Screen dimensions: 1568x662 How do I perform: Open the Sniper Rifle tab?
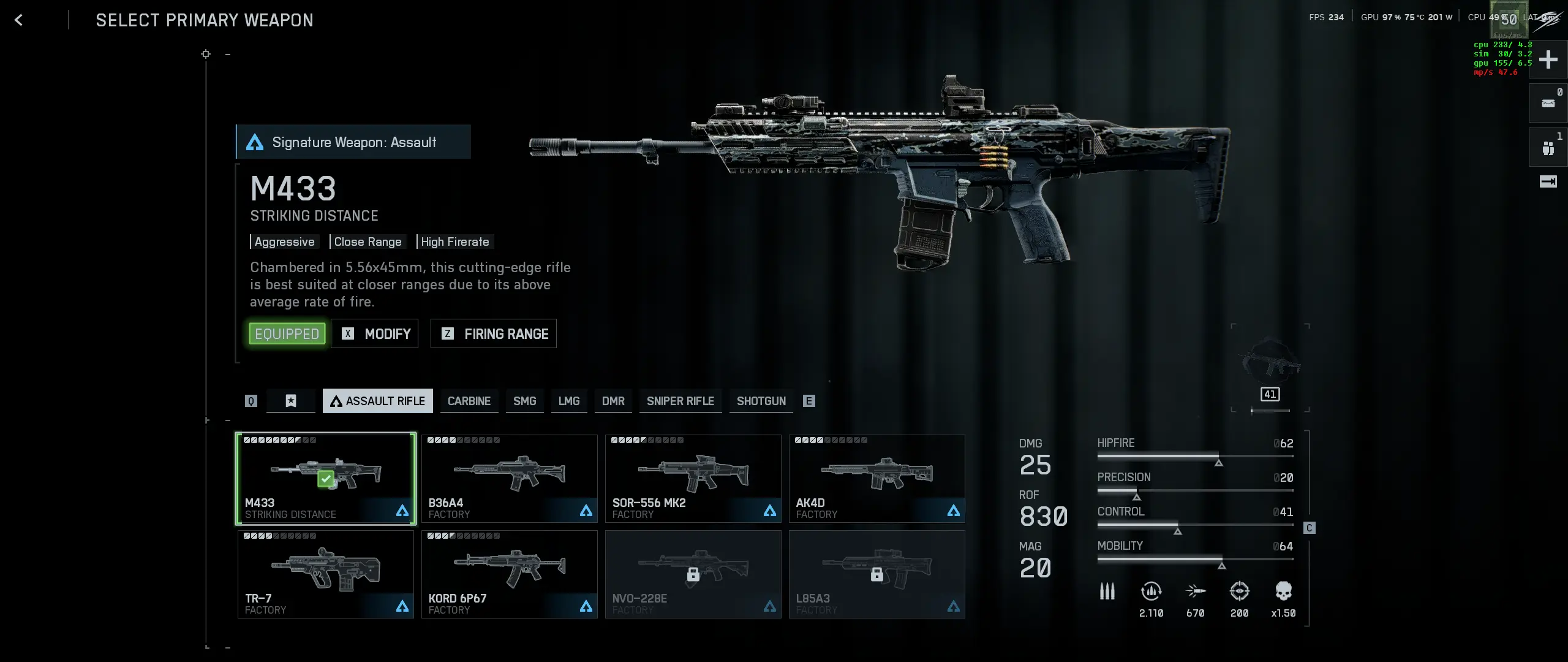(680, 401)
